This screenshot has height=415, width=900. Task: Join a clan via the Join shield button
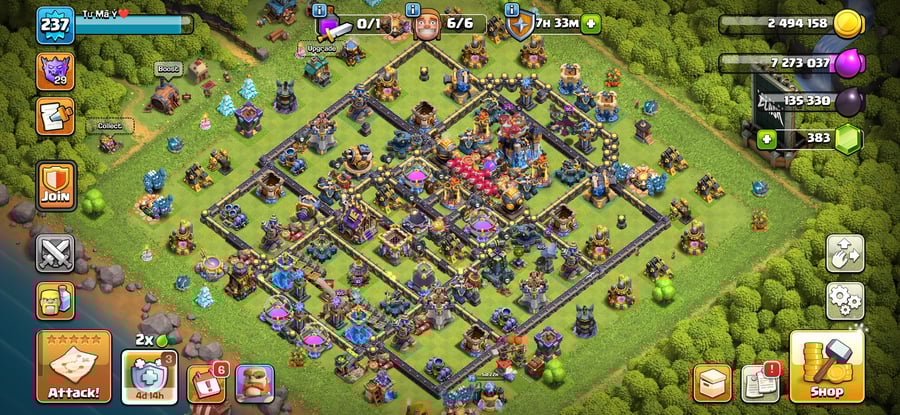[x=55, y=186]
